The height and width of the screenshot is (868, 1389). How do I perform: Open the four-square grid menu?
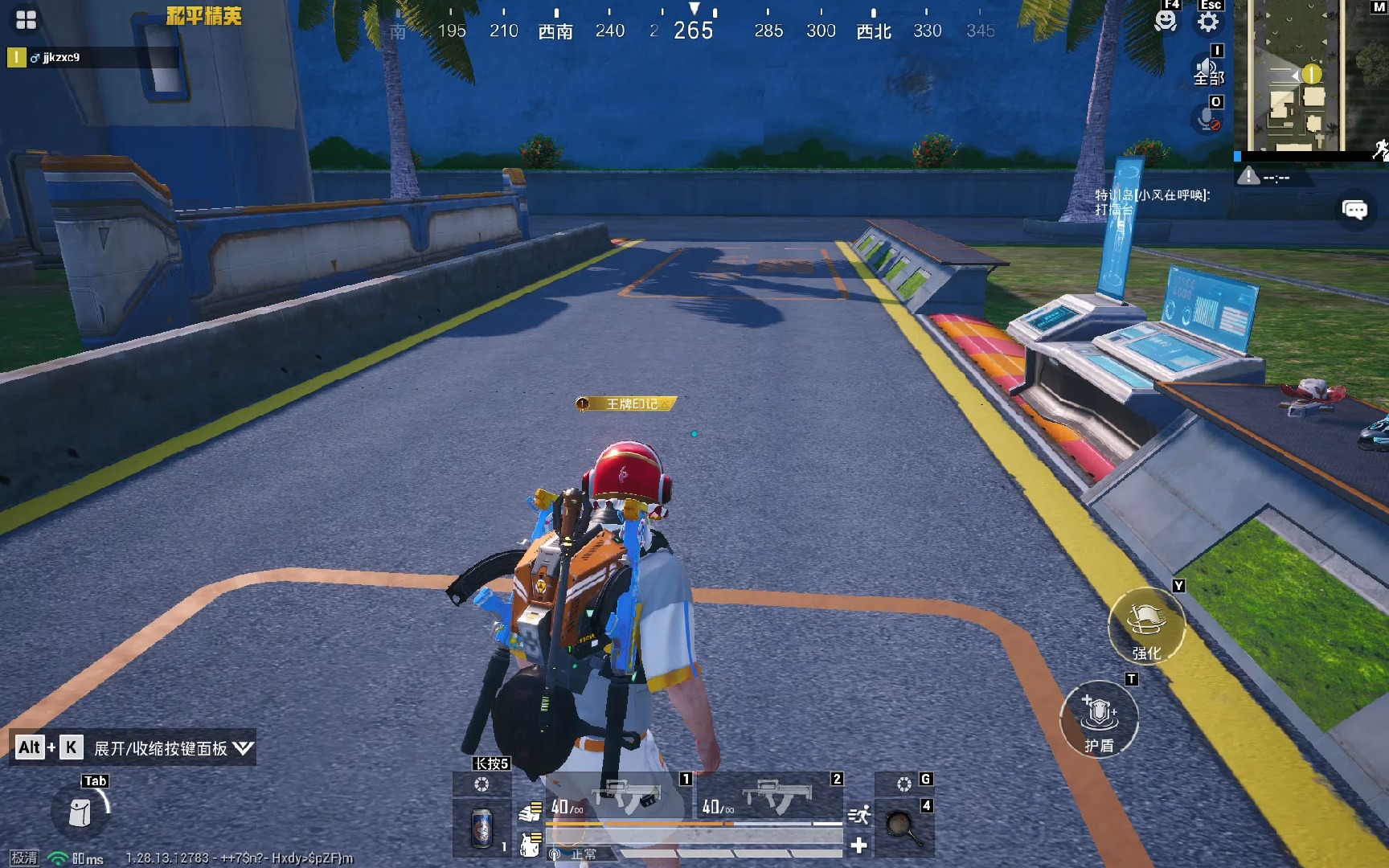tap(26, 20)
